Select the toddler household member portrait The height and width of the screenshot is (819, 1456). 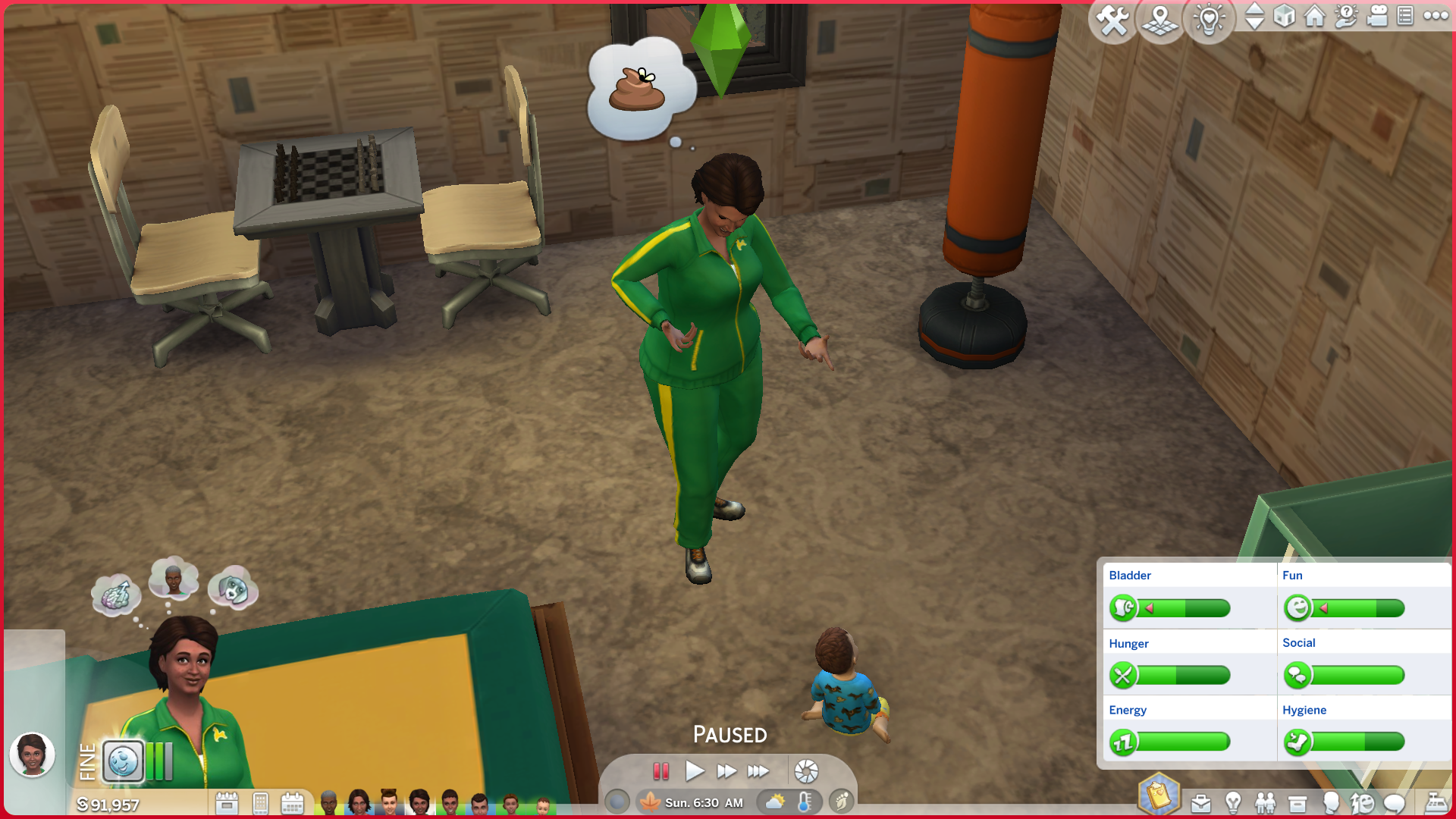point(543,804)
